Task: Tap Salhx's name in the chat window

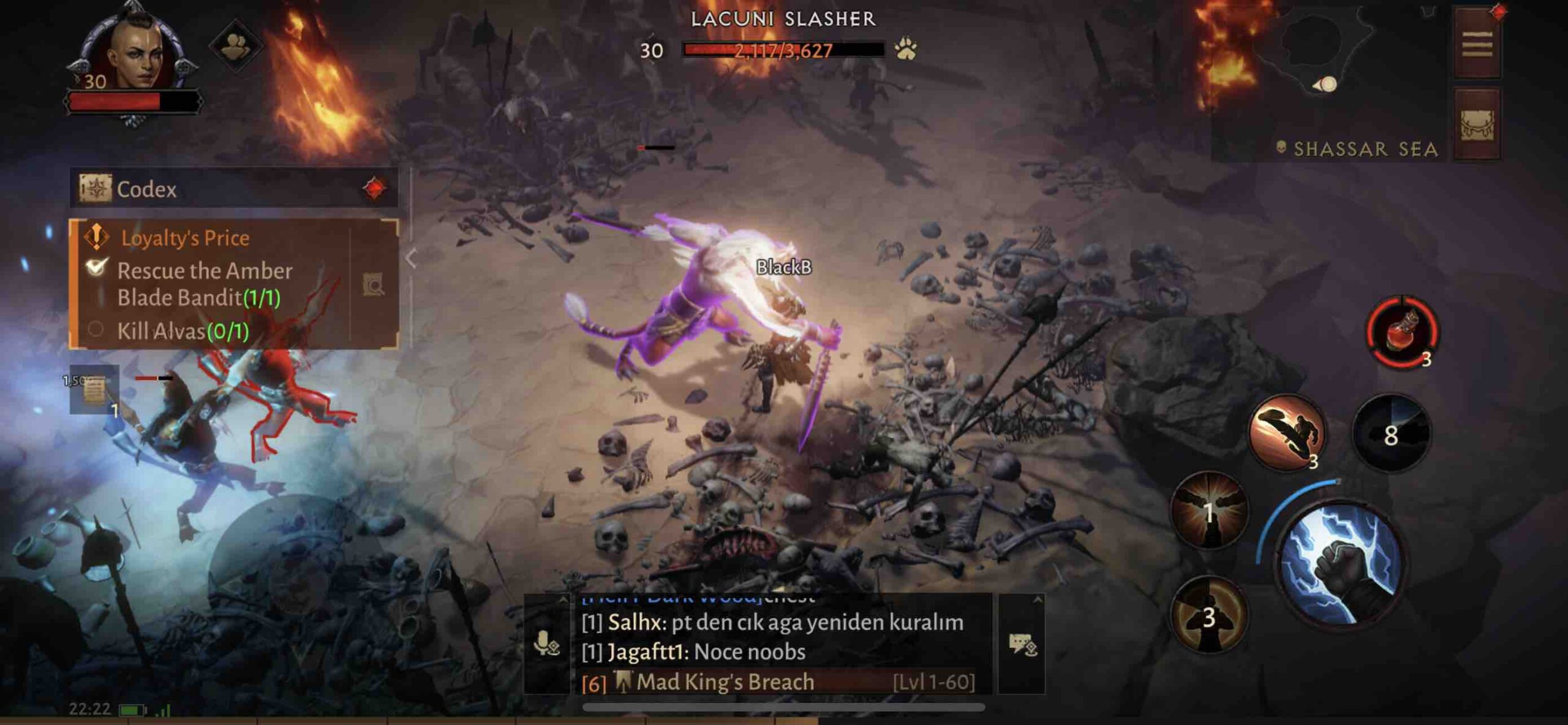Action: [631, 622]
